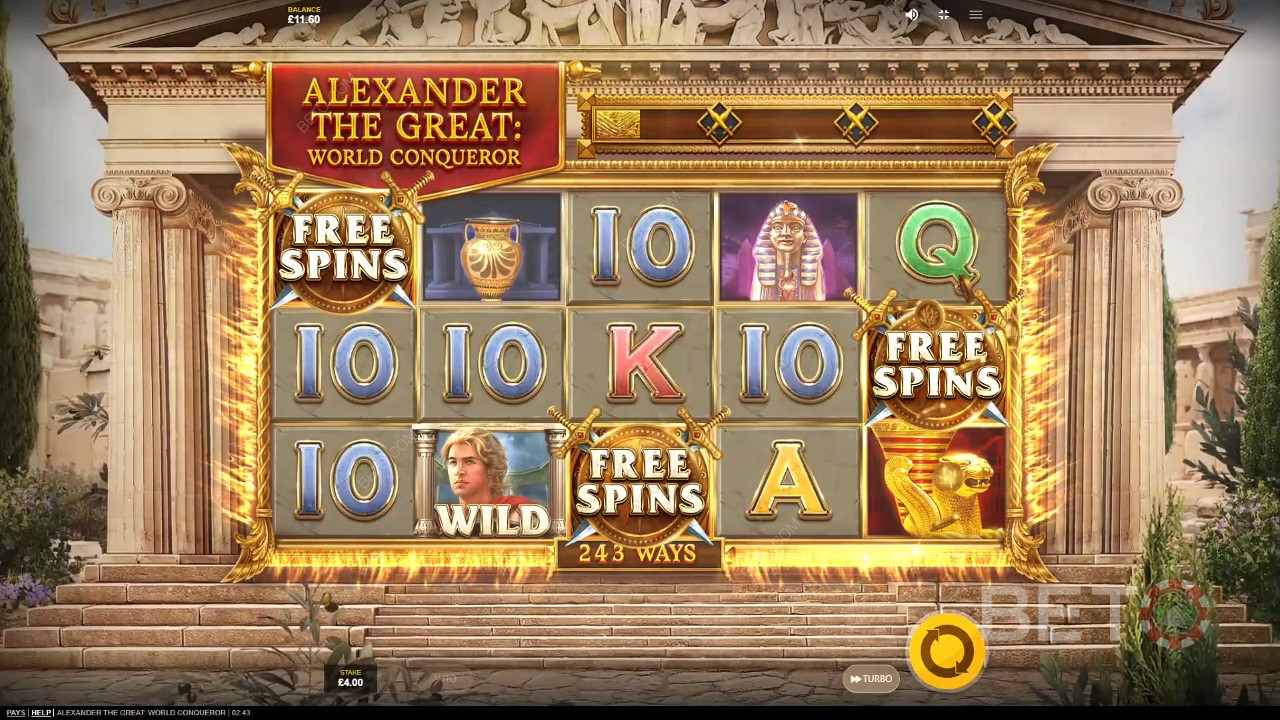Open the hamburger menu
The height and width of the screenshot is (720, 1280).
[x=976, y=15]
